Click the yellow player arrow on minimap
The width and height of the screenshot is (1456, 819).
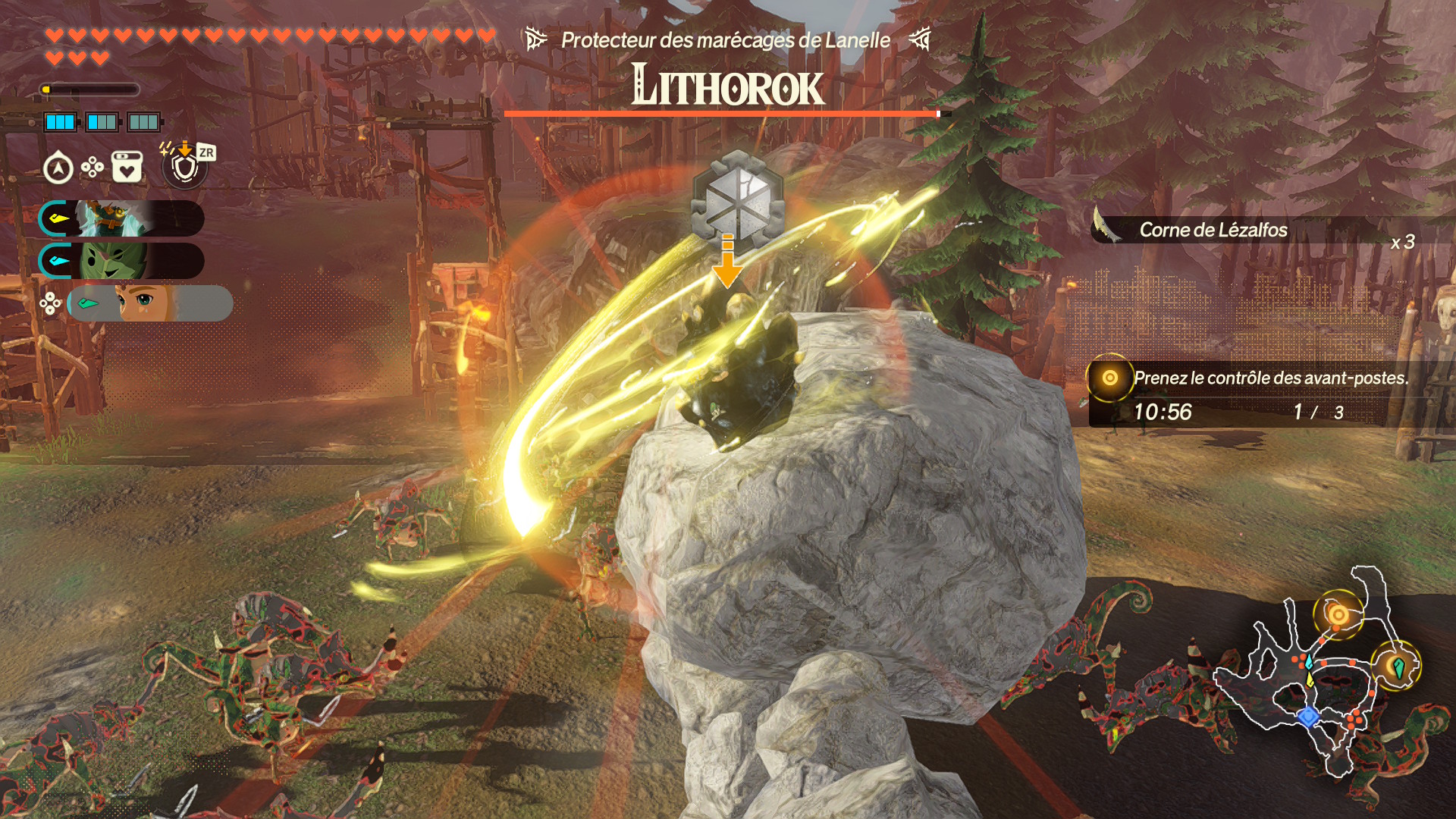pos(1310,679)
